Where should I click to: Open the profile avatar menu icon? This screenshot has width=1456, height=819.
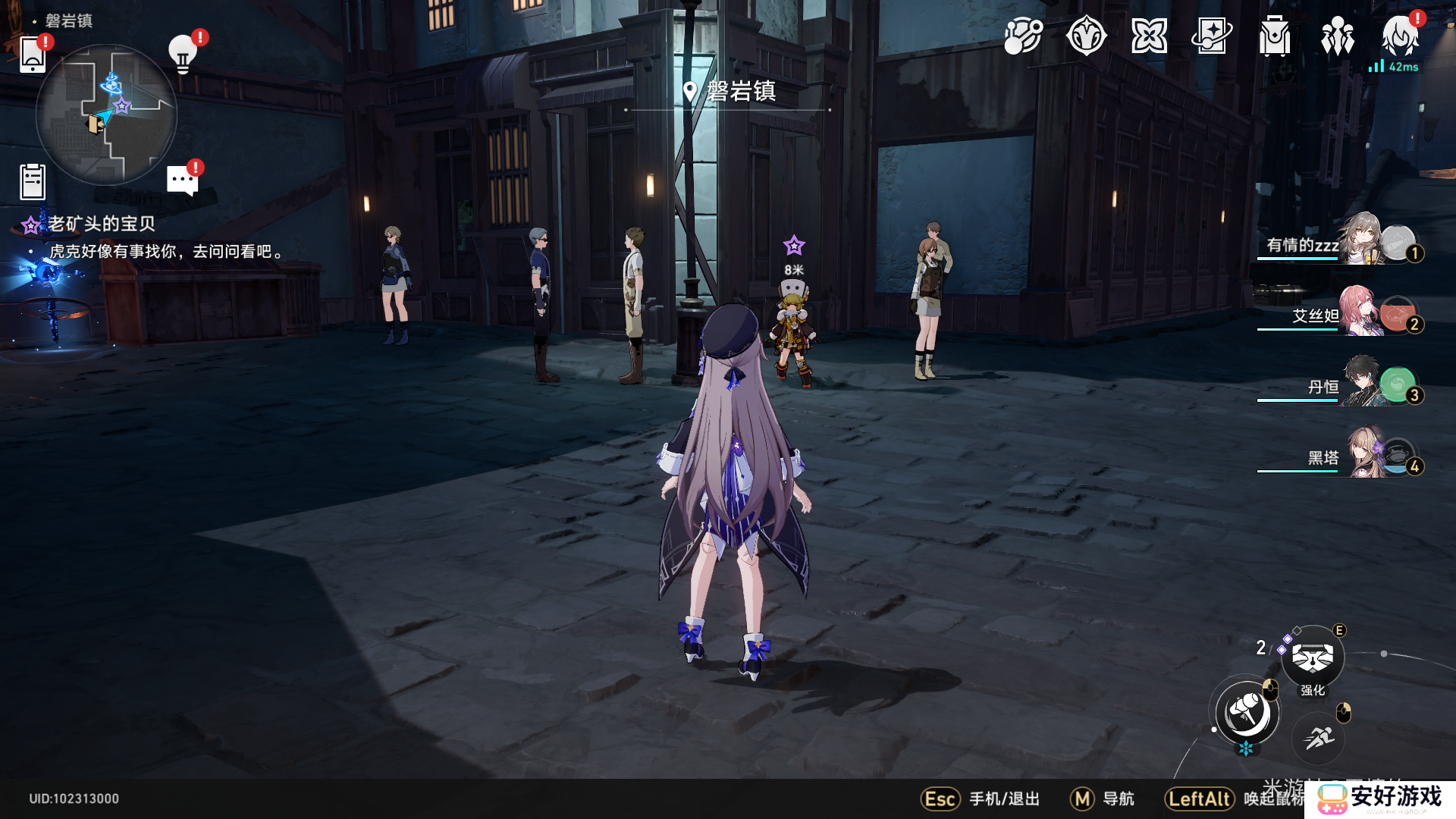[1400, 36]
